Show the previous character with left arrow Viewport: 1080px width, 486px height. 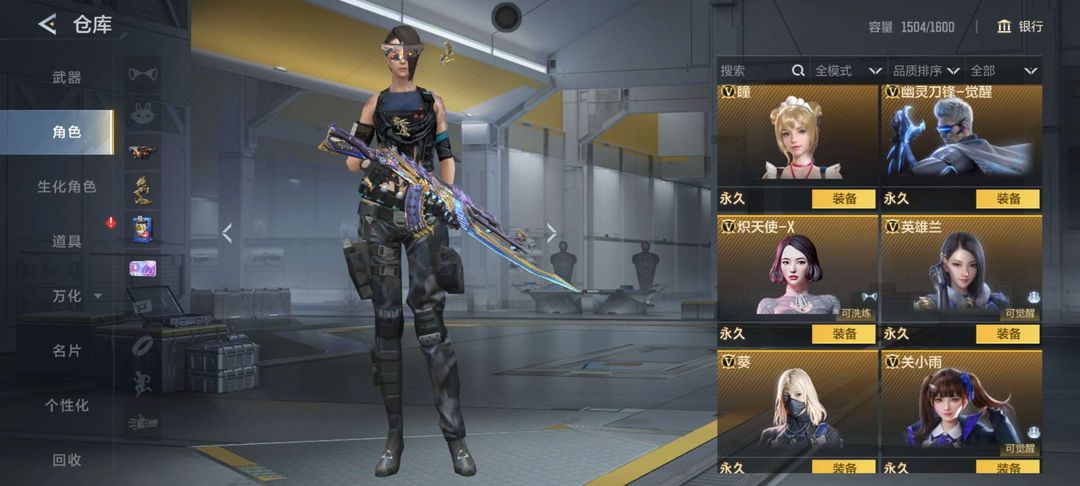(x=227, y=233)
